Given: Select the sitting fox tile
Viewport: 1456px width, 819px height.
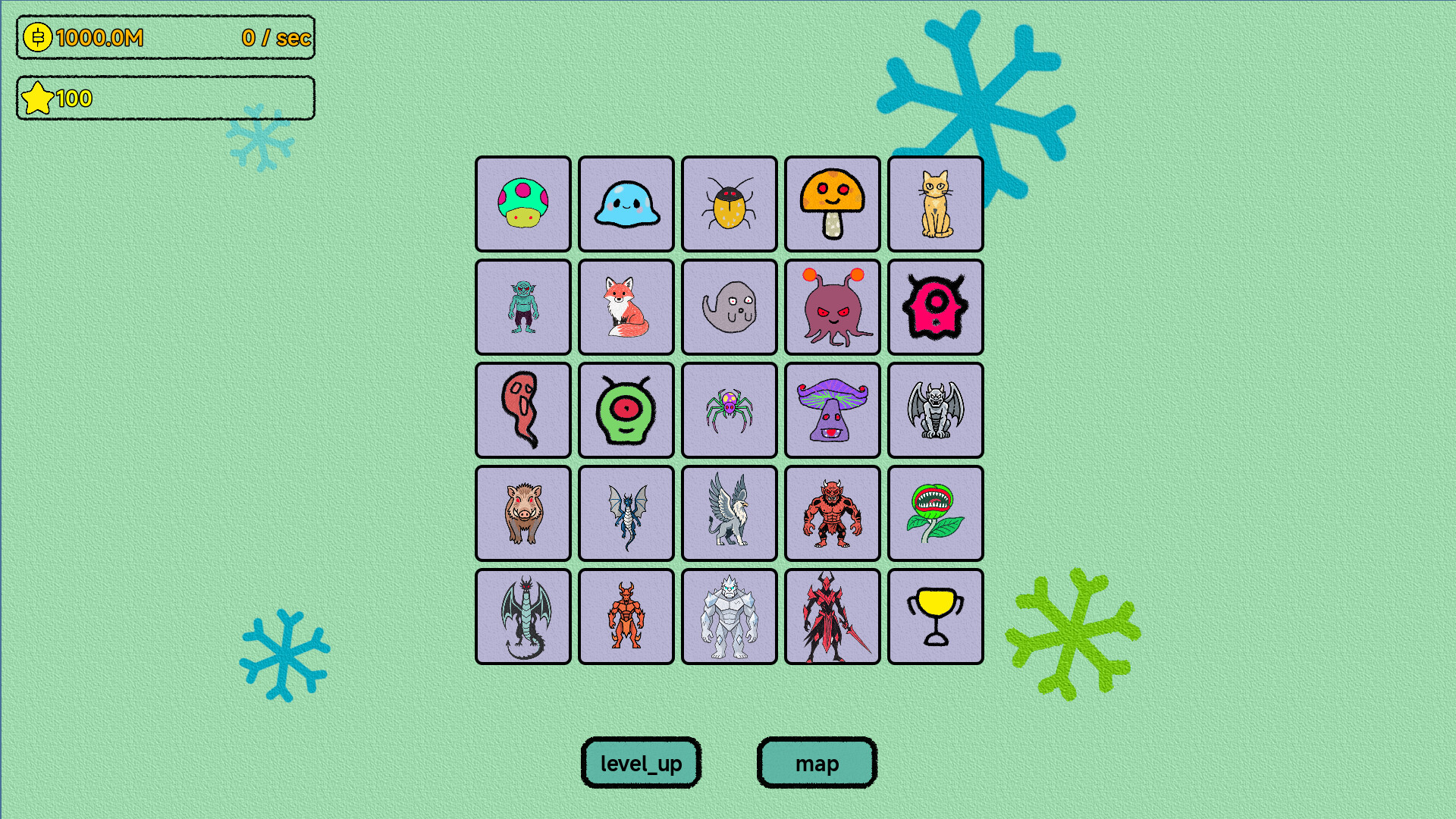Looking at the screenshot, I should [x=626, y=308].
